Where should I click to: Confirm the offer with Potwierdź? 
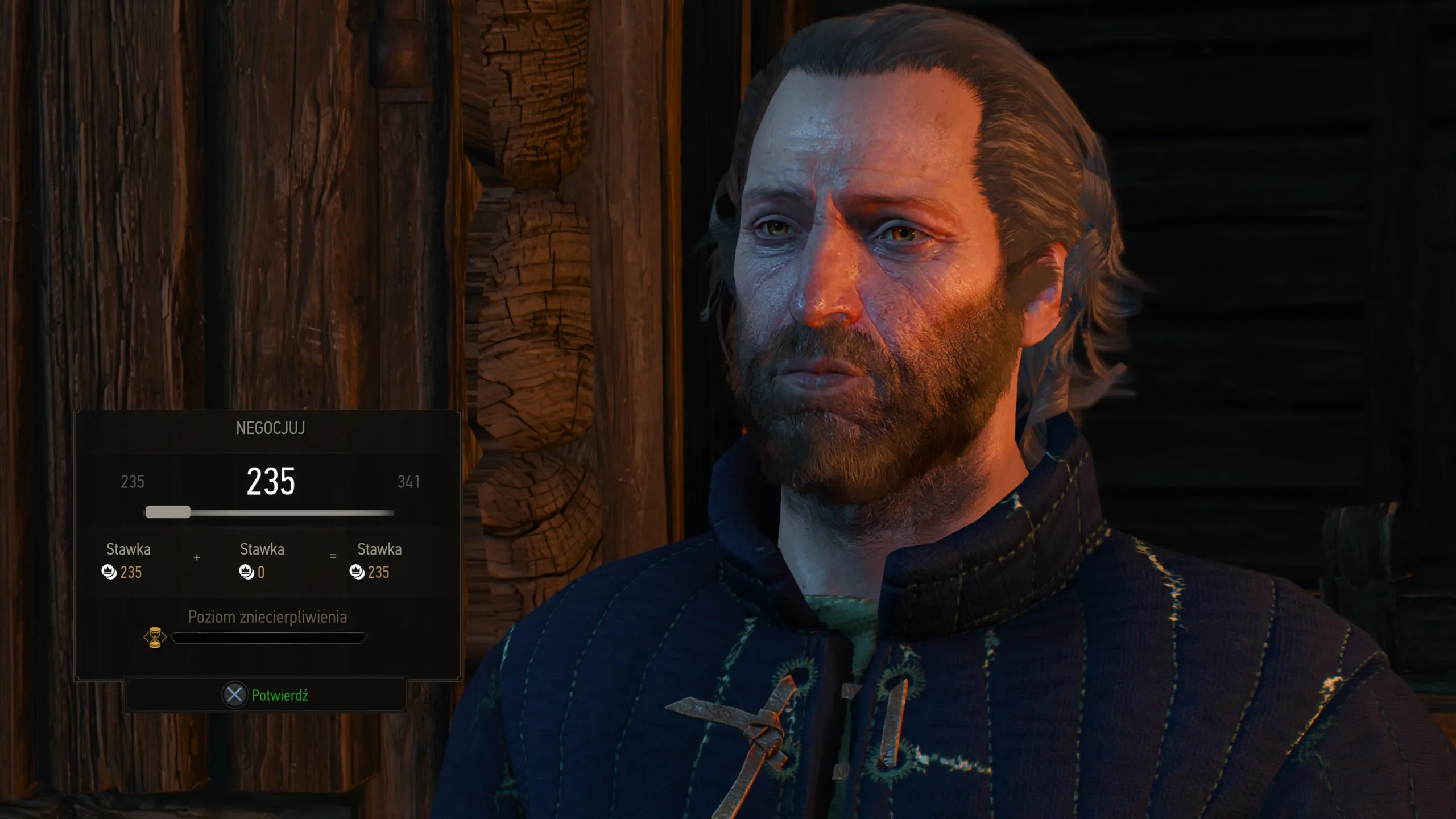[266, 695]
